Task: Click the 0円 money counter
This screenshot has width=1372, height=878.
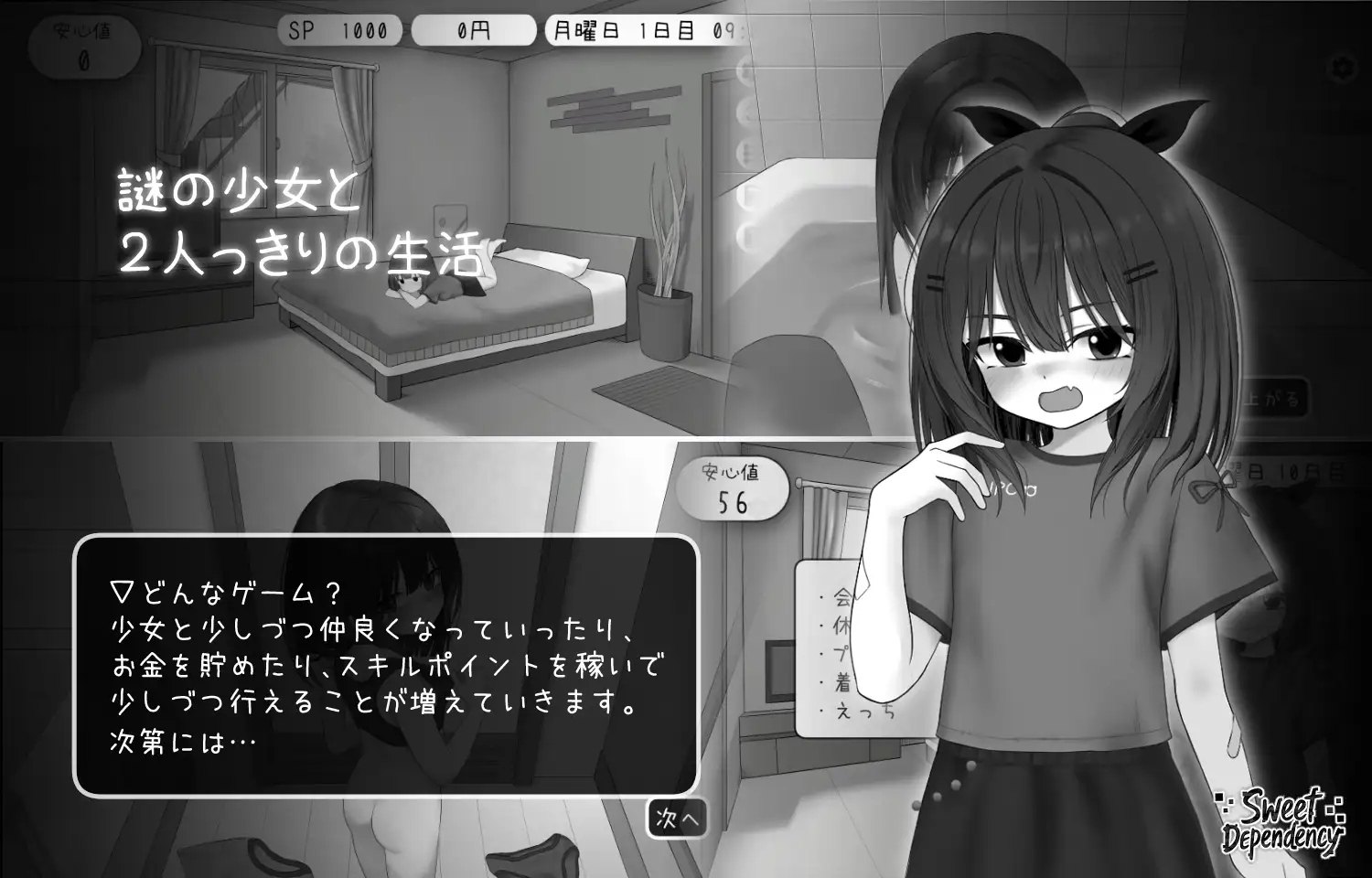Action: tap(473, 29)
